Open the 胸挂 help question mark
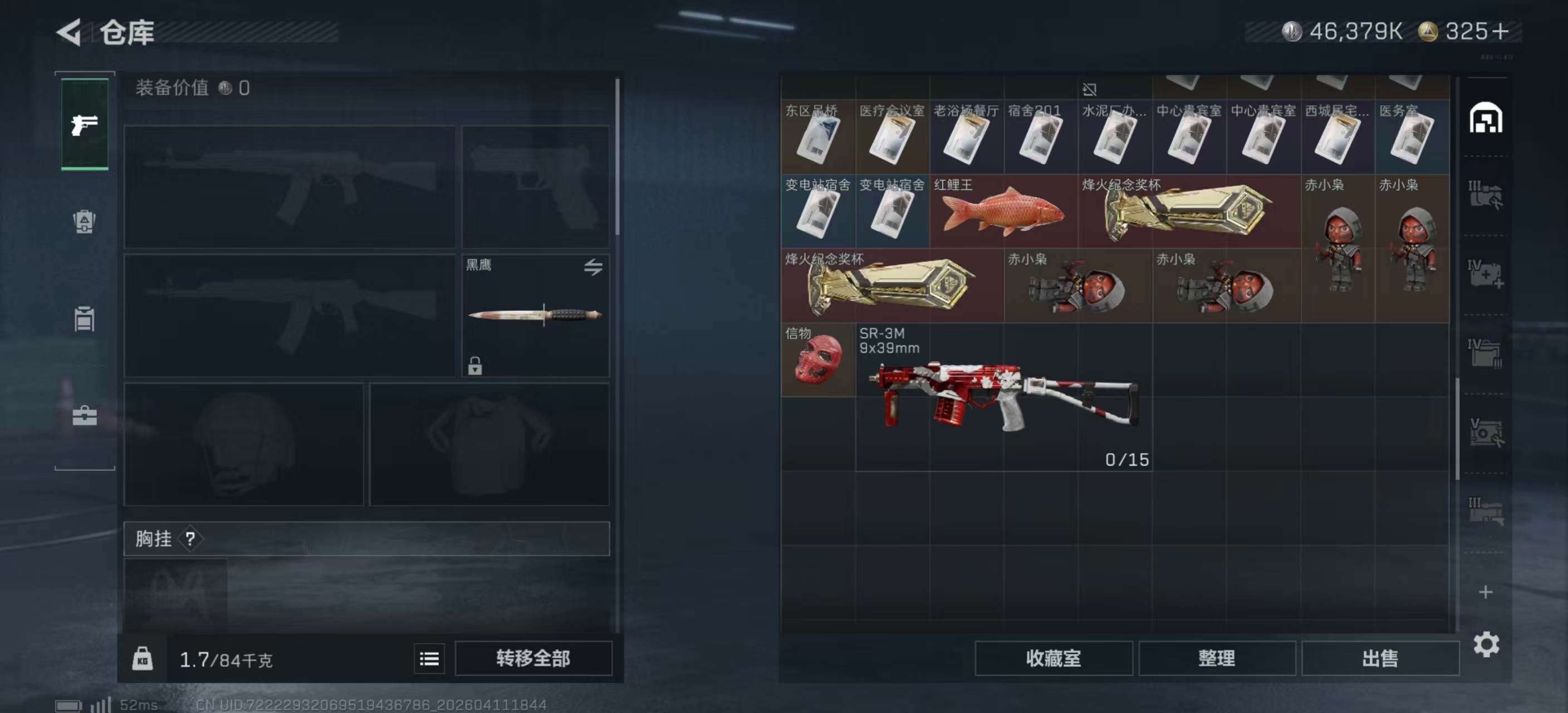Viewport: 1568px width, 713px height. pos(190,538)
